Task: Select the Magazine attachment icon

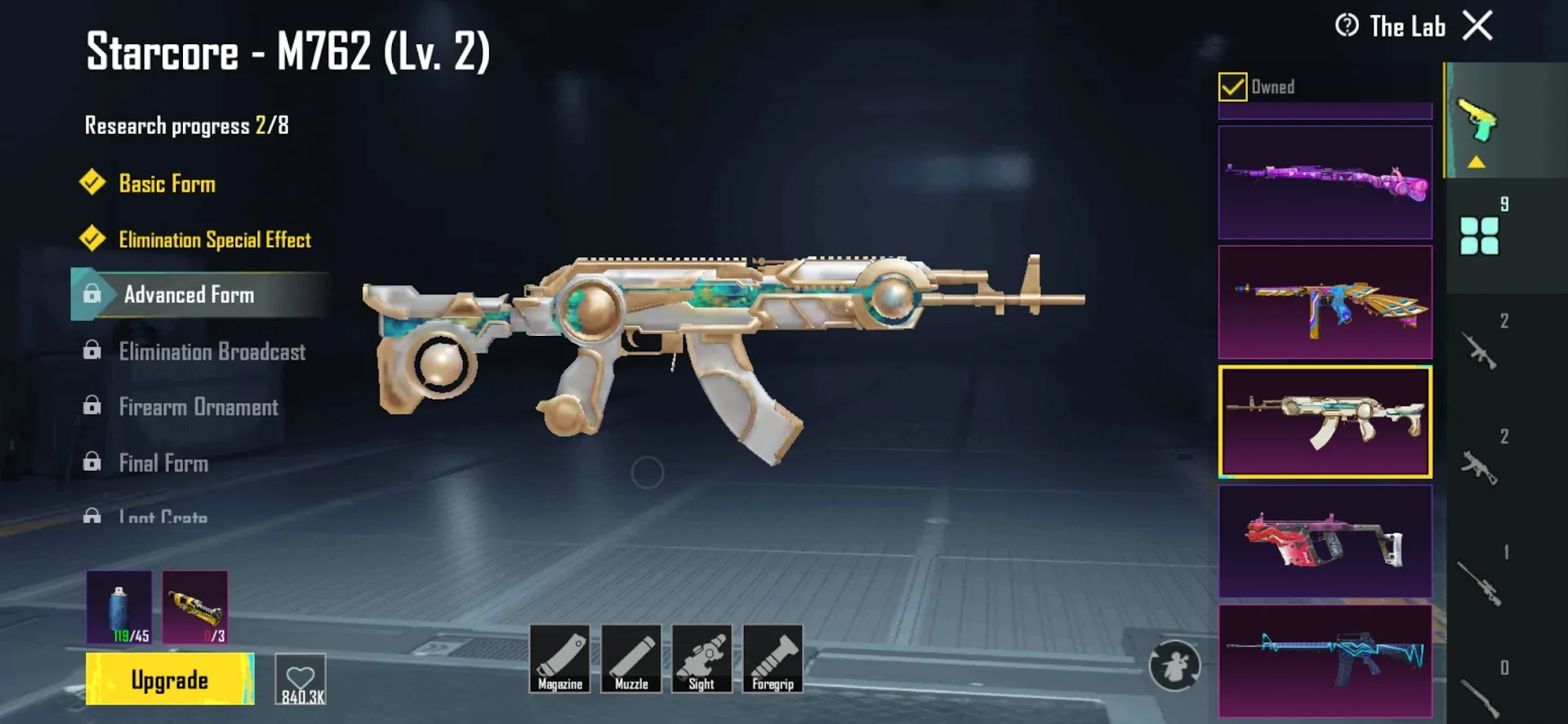Action: click(560, 660)
